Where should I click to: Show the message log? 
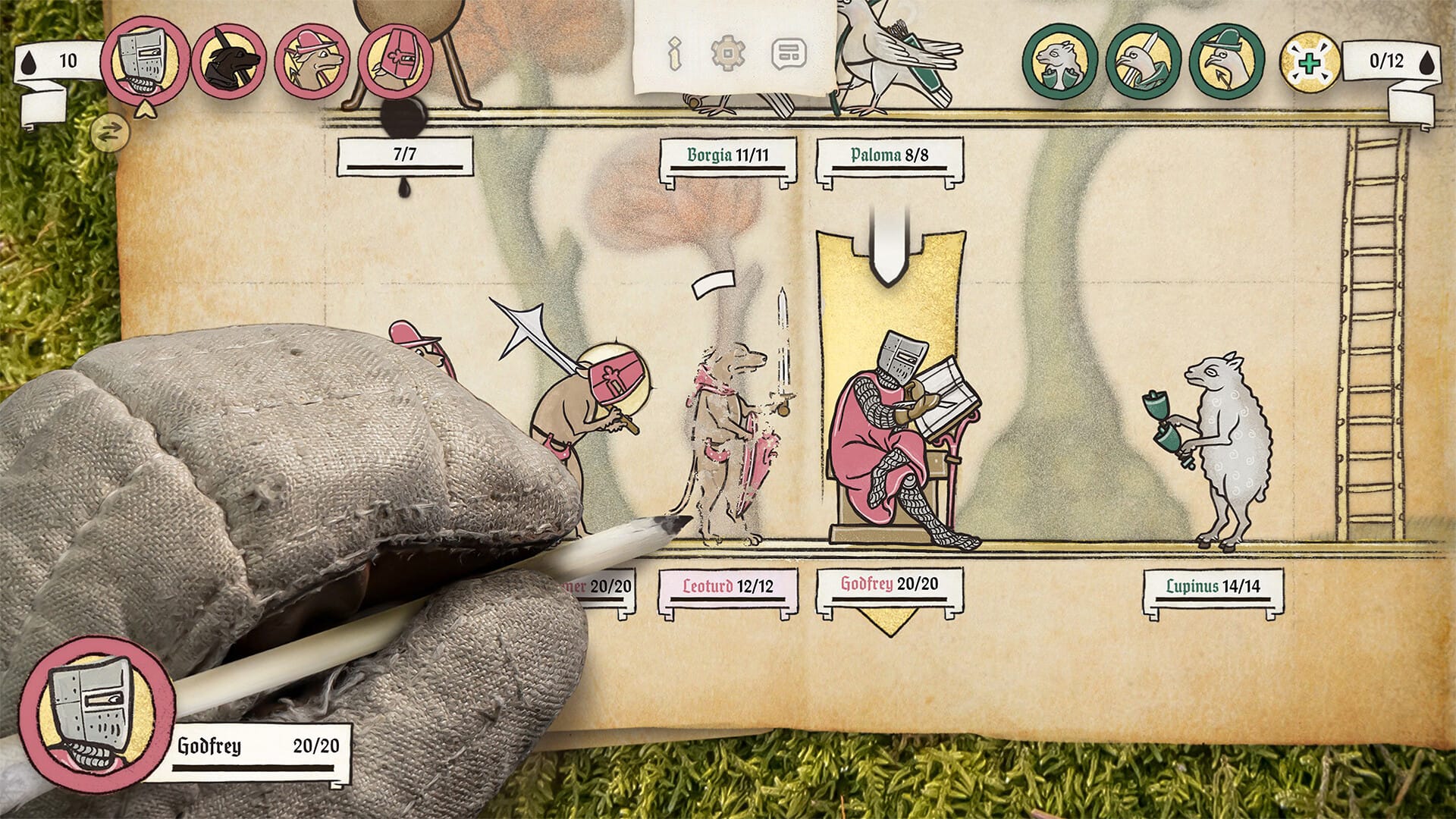[788, 54]
